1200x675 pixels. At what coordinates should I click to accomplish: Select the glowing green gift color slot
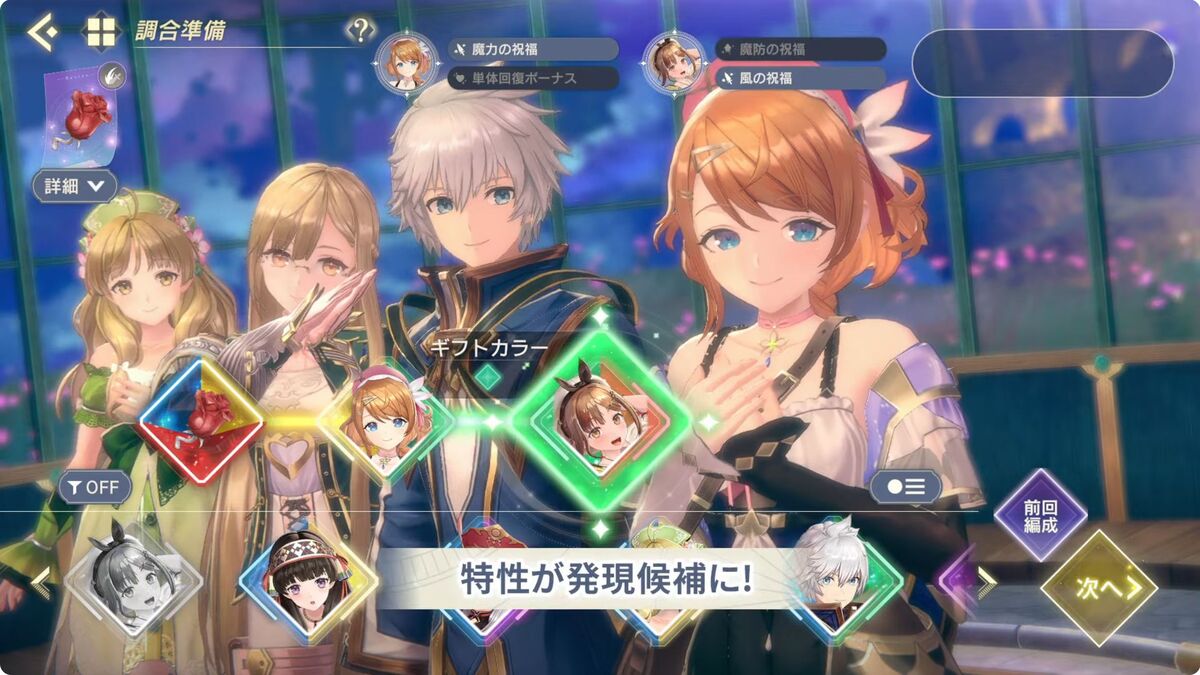pos(599,421)
